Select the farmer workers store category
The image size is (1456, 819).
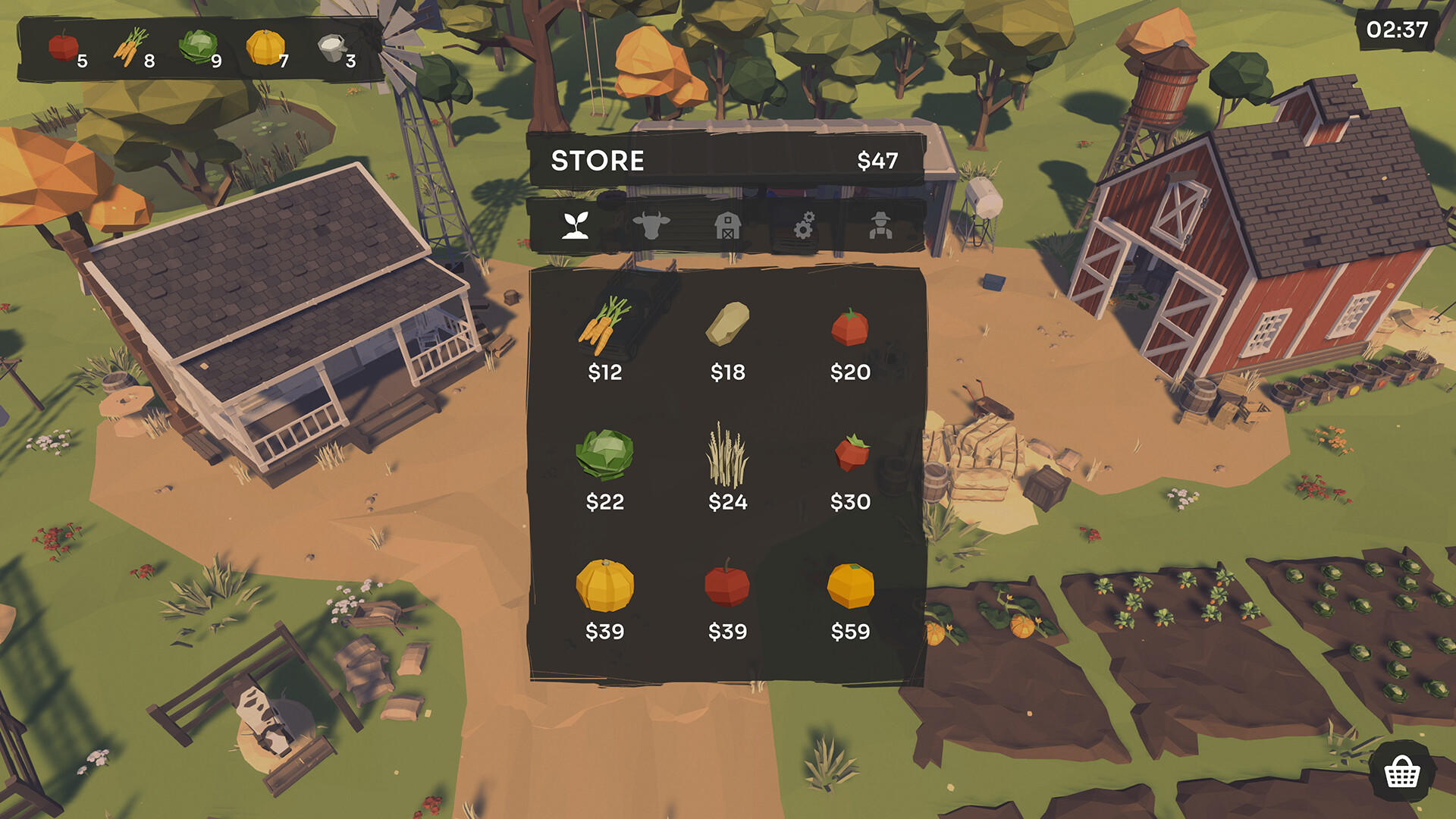(880, 226)
